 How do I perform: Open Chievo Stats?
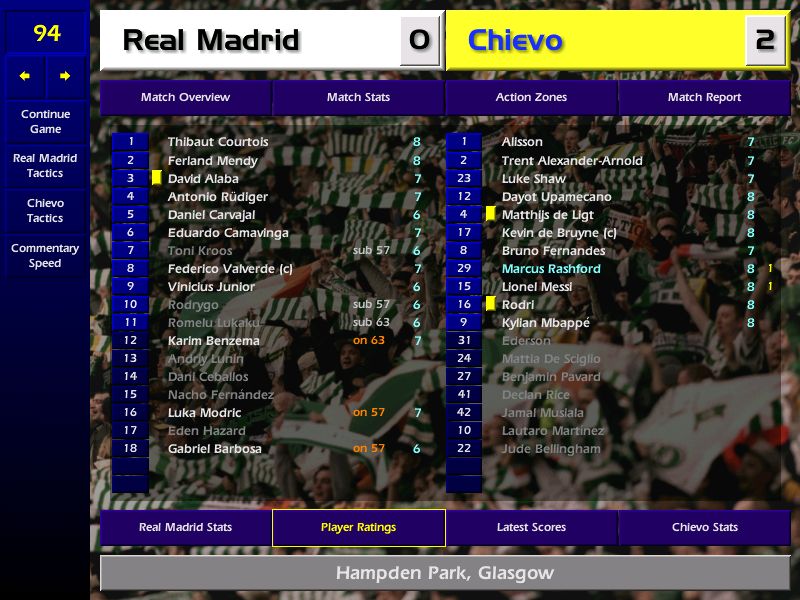704,527
